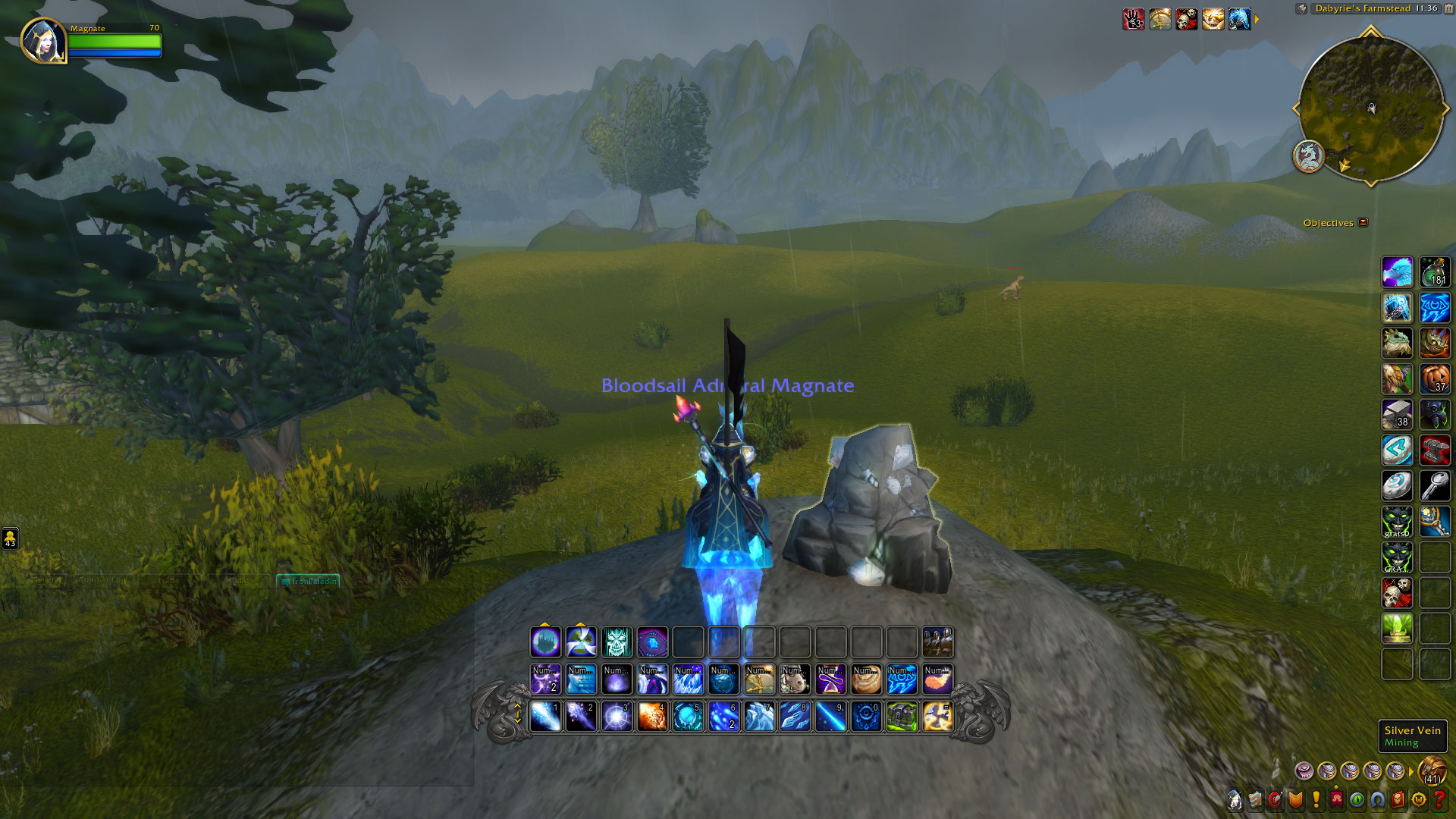Click the jack-o'-lantern pumpkin item
This screenshot has height=819, width=1456.
pyautogui.click(x=1435, y=378)
